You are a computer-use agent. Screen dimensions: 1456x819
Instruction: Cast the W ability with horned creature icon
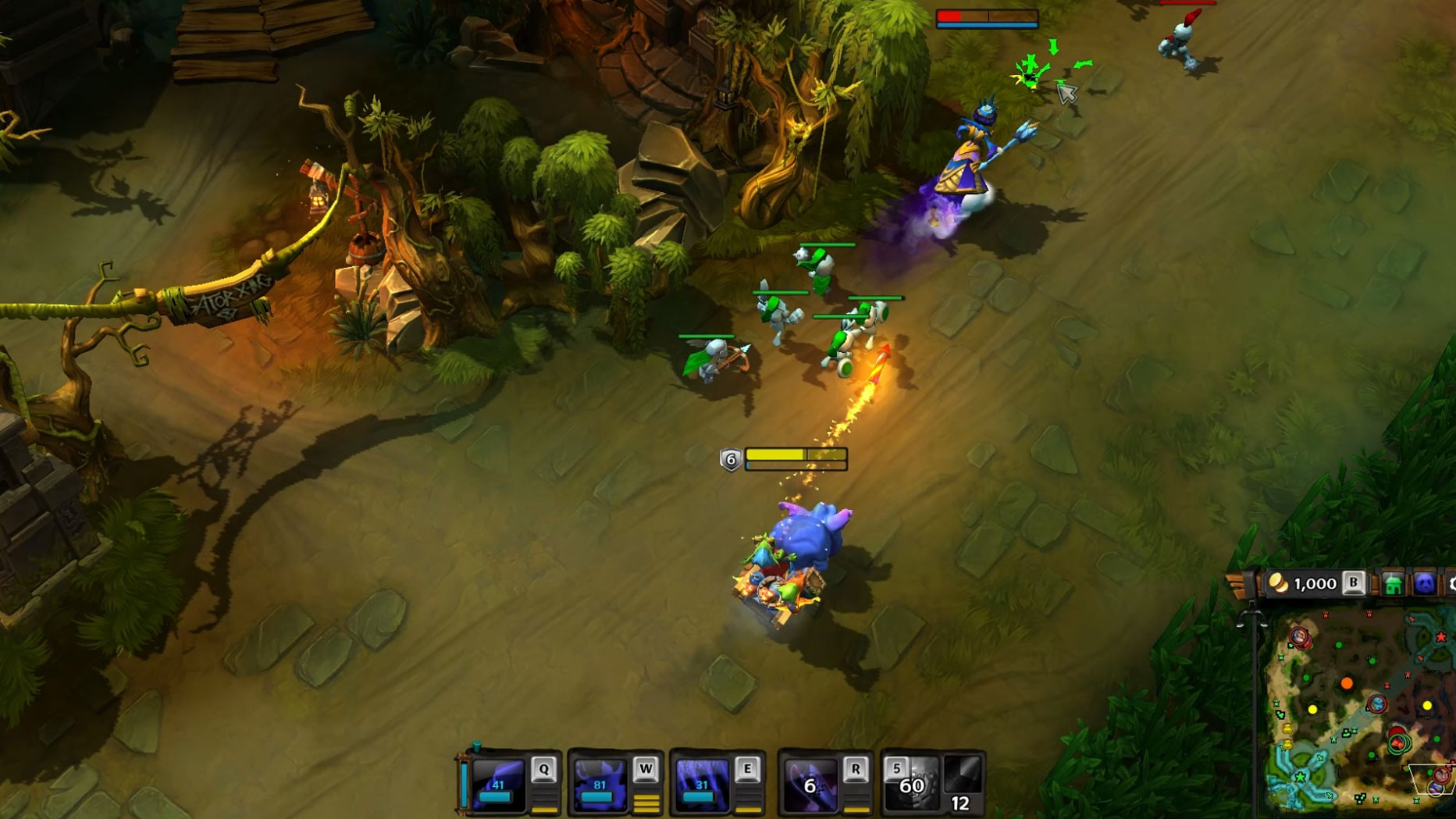(600, 784)
